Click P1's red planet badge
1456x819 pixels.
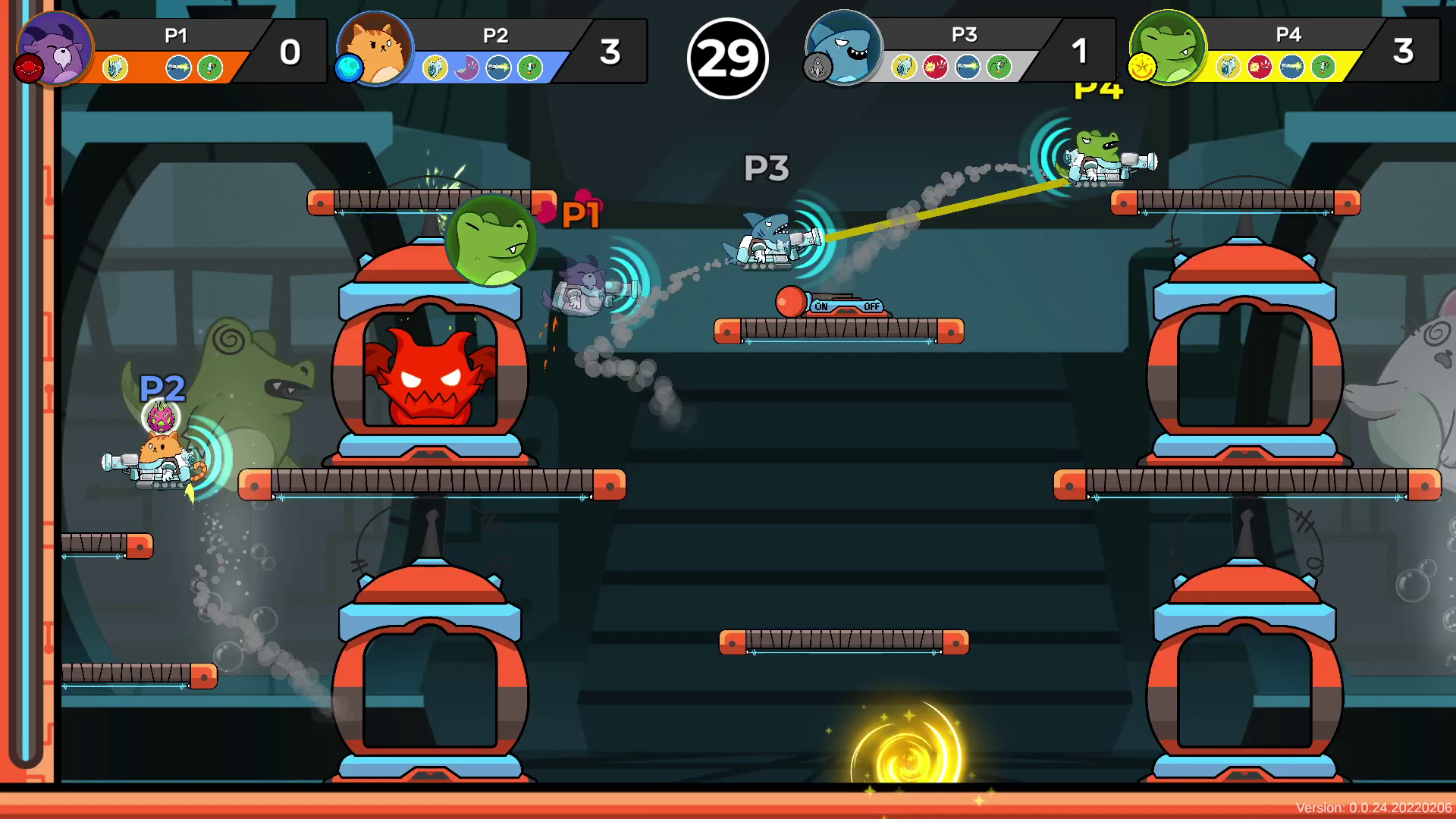point(29,68)
